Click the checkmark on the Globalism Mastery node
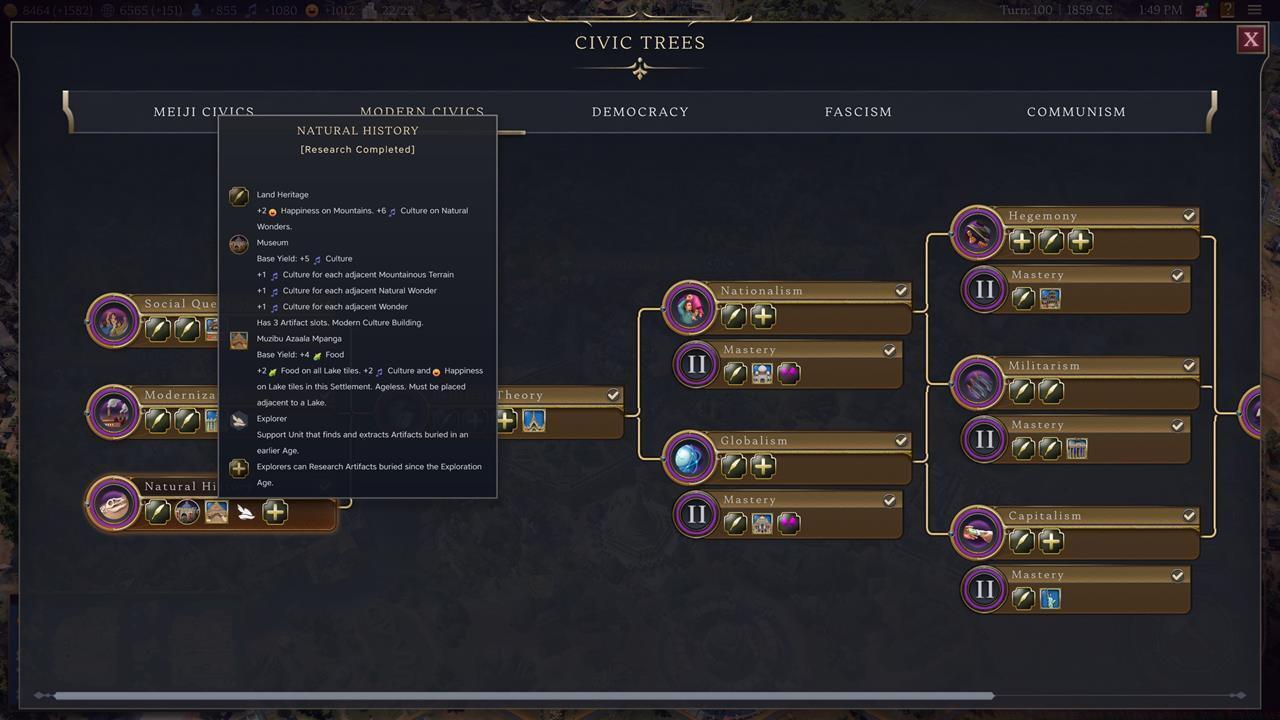The image size is (1280, 720). (x=889, y=500)
